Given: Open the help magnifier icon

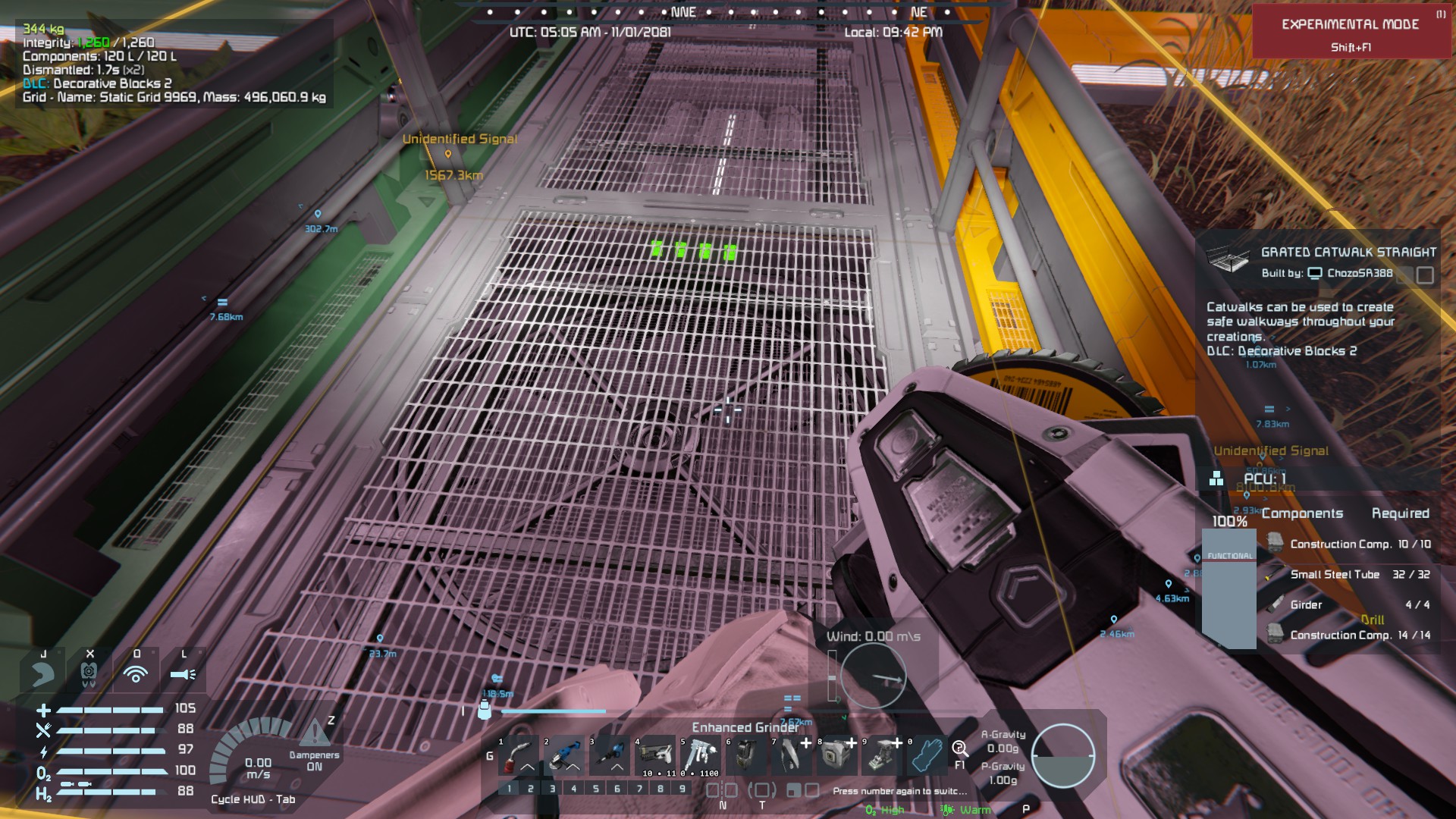Looking at the screenshot, I should pos(960,749).
